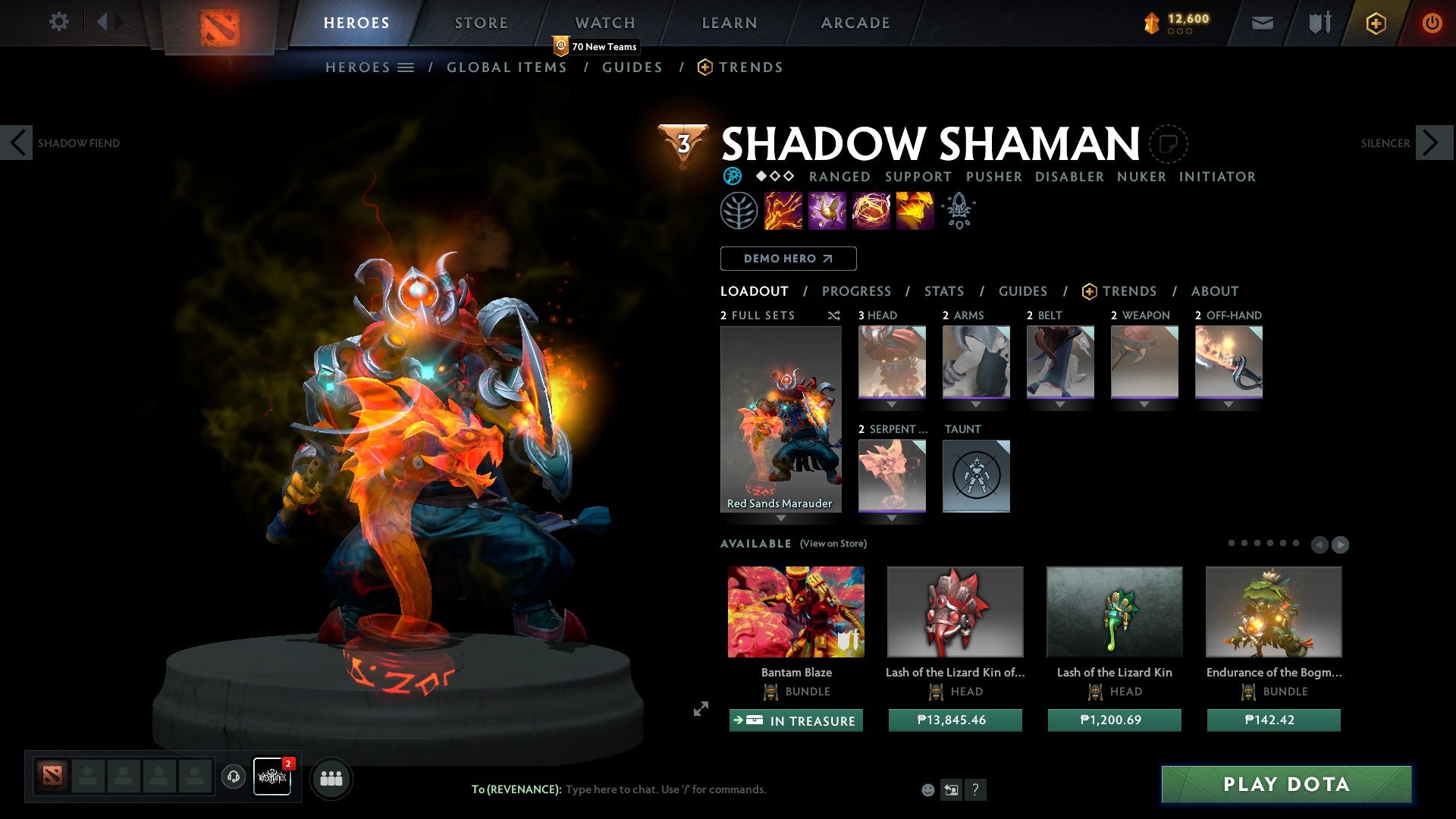Click the next page arrow above Available items

point(1341,544)
